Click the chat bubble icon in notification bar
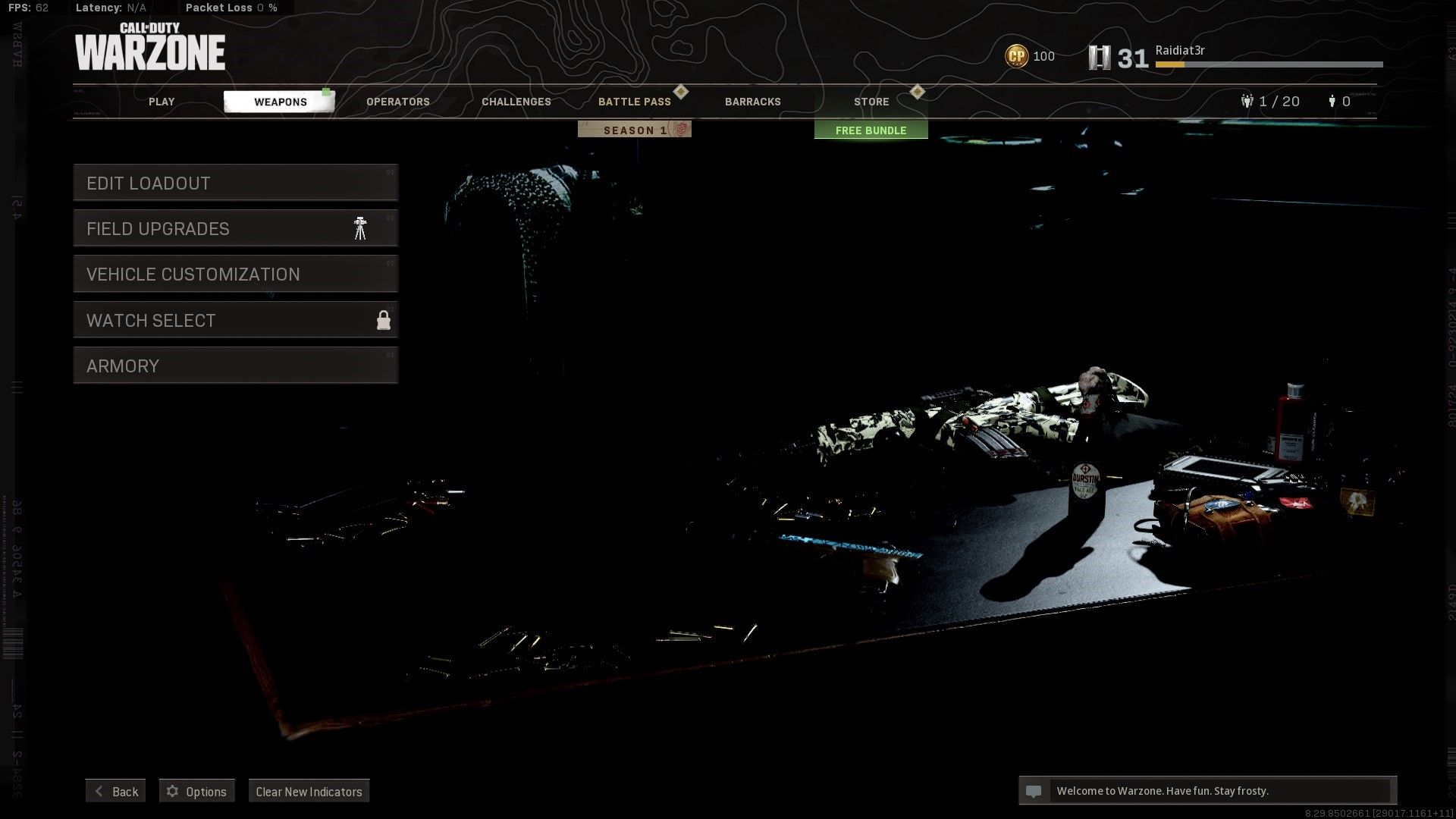Screen dimensions: 1456x819 coord(1034,790)
